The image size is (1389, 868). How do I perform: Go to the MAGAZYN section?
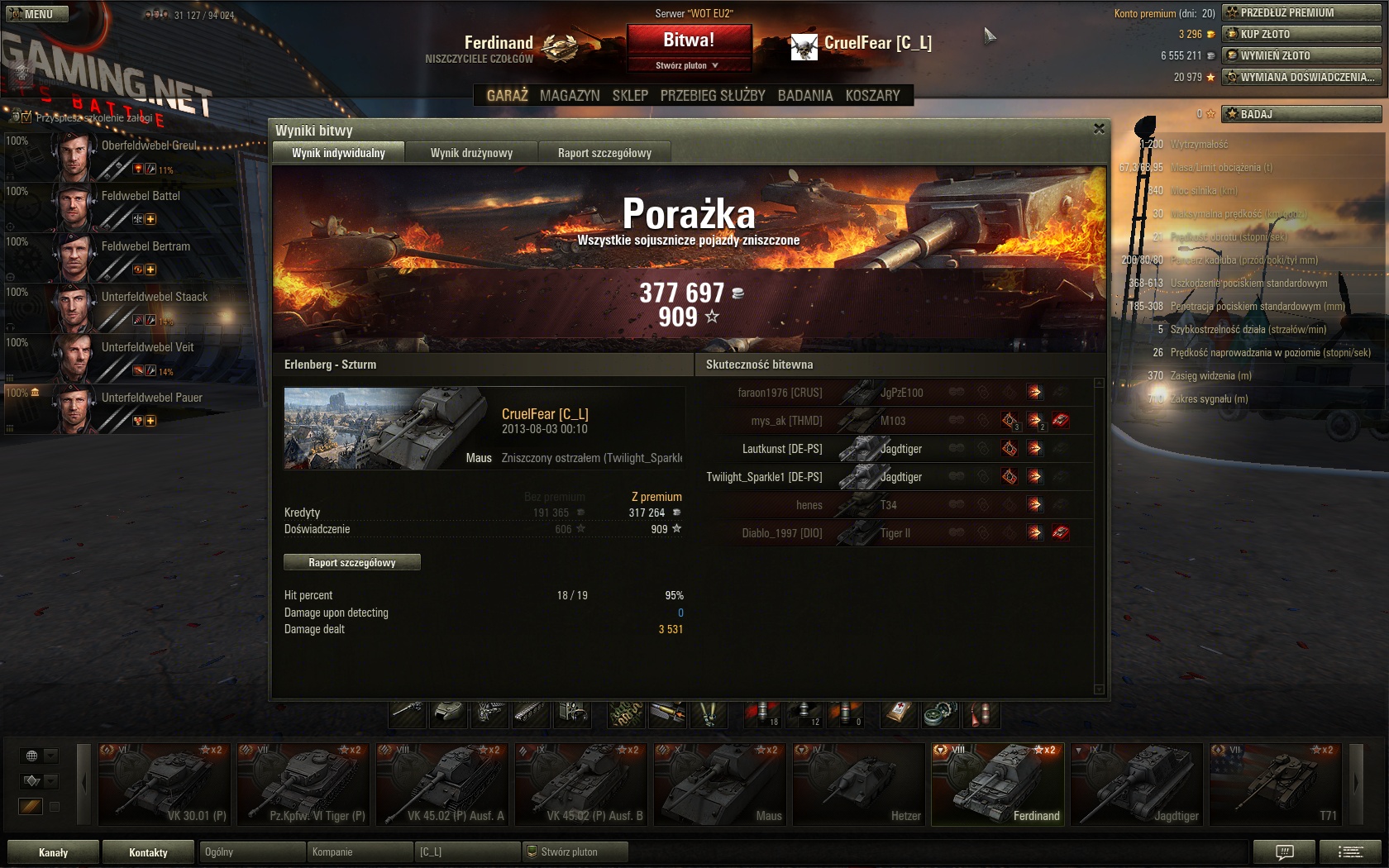(x=570, y=96)
